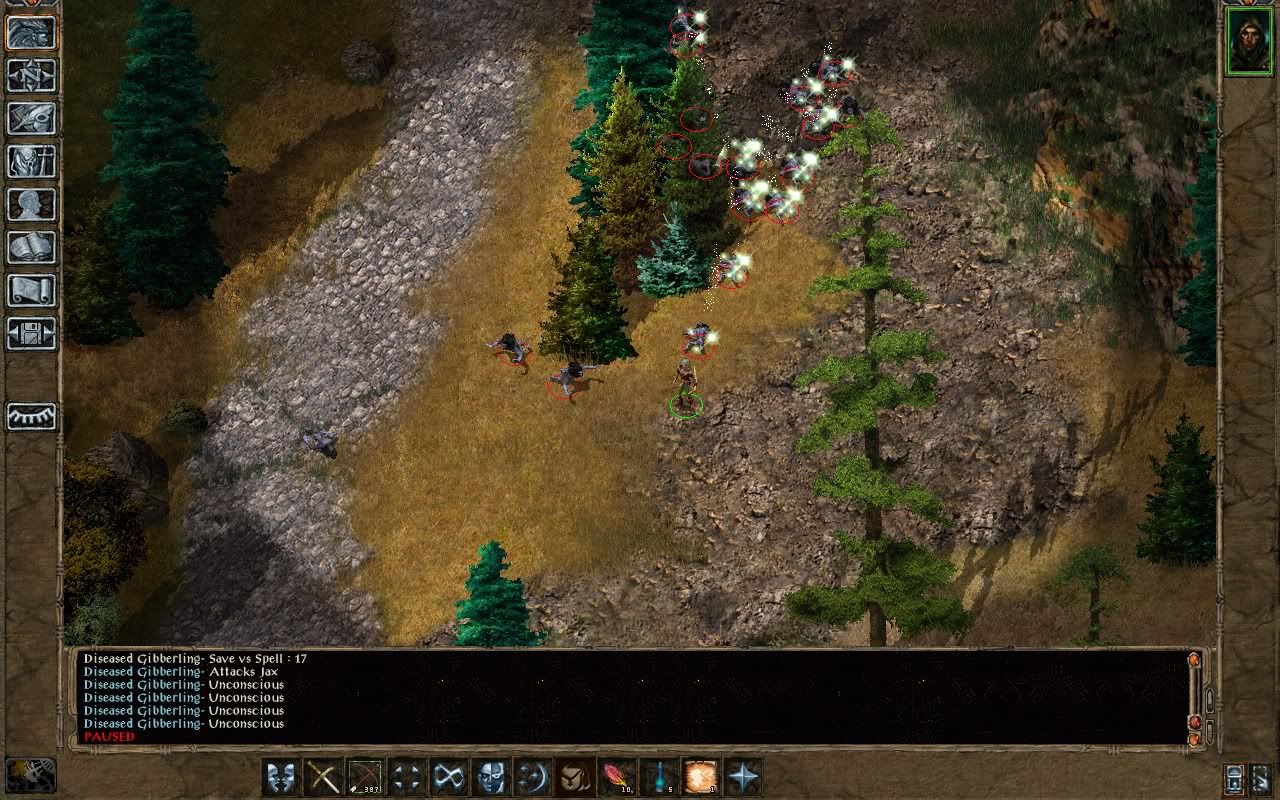Open the mage spellbook with the book button
The height and width of the screenshot is (800, 1280).
click(x=32, y=248)
